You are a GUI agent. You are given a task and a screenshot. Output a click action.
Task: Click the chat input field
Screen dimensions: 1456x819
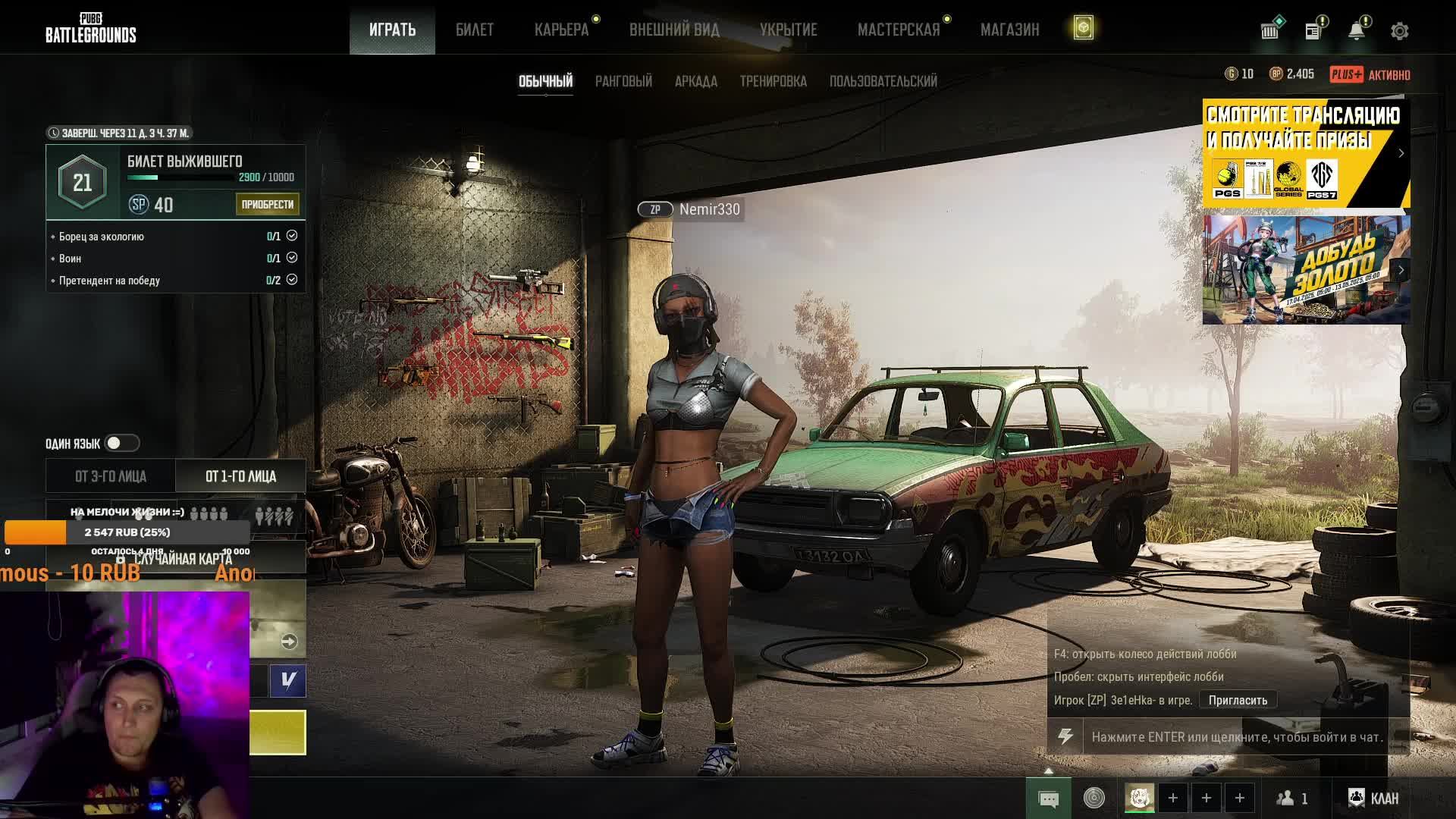1236,736
